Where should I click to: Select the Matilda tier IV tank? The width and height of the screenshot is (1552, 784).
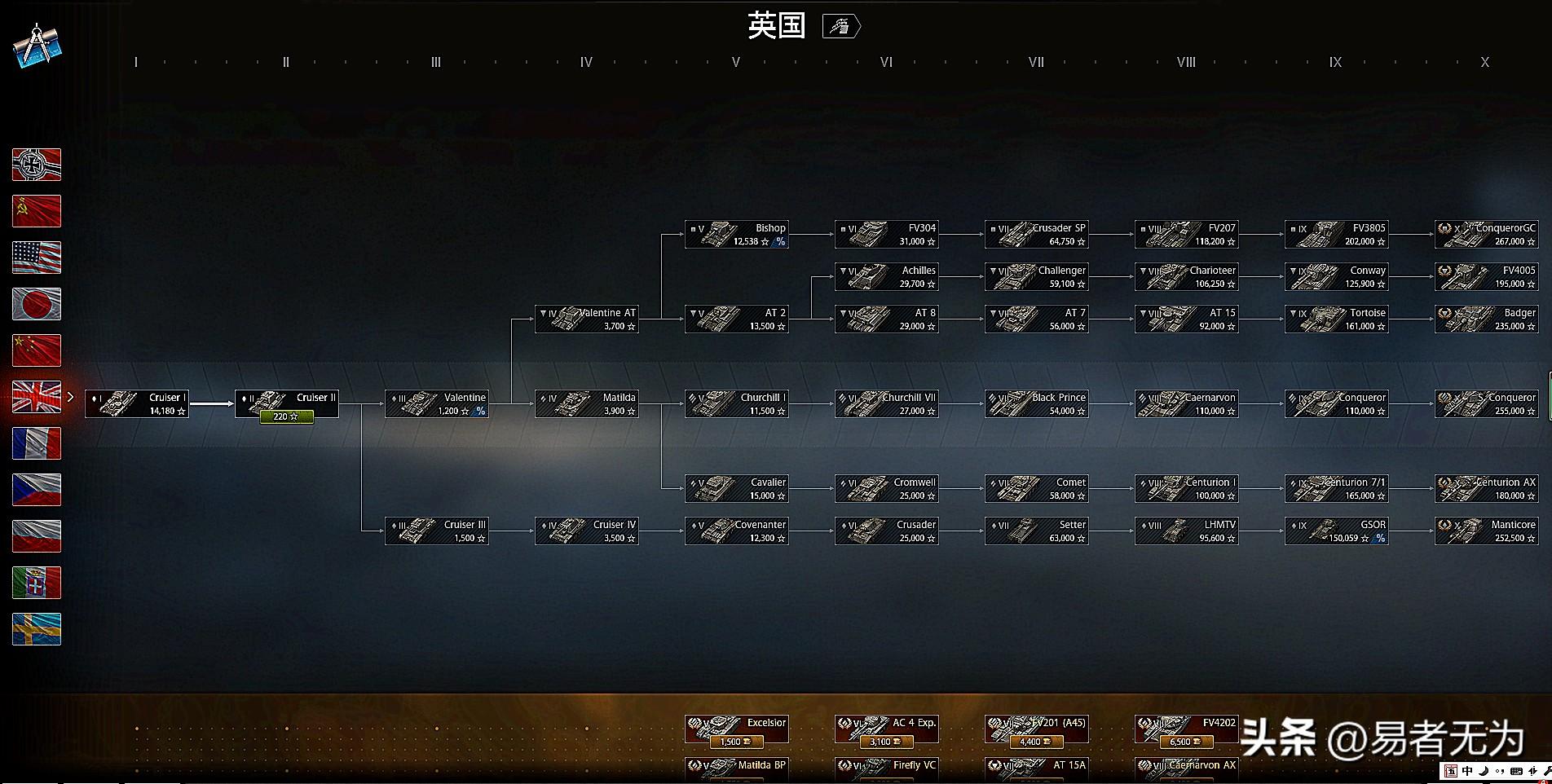click(x=587, y=404)
